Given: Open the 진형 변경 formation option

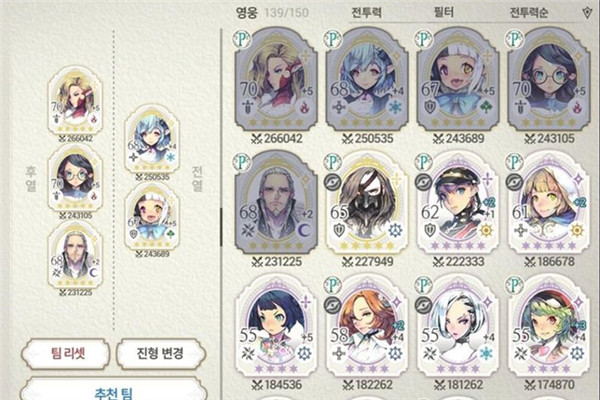Looking at the screenshot, I should pyautogui.click(x=160, y=353).
